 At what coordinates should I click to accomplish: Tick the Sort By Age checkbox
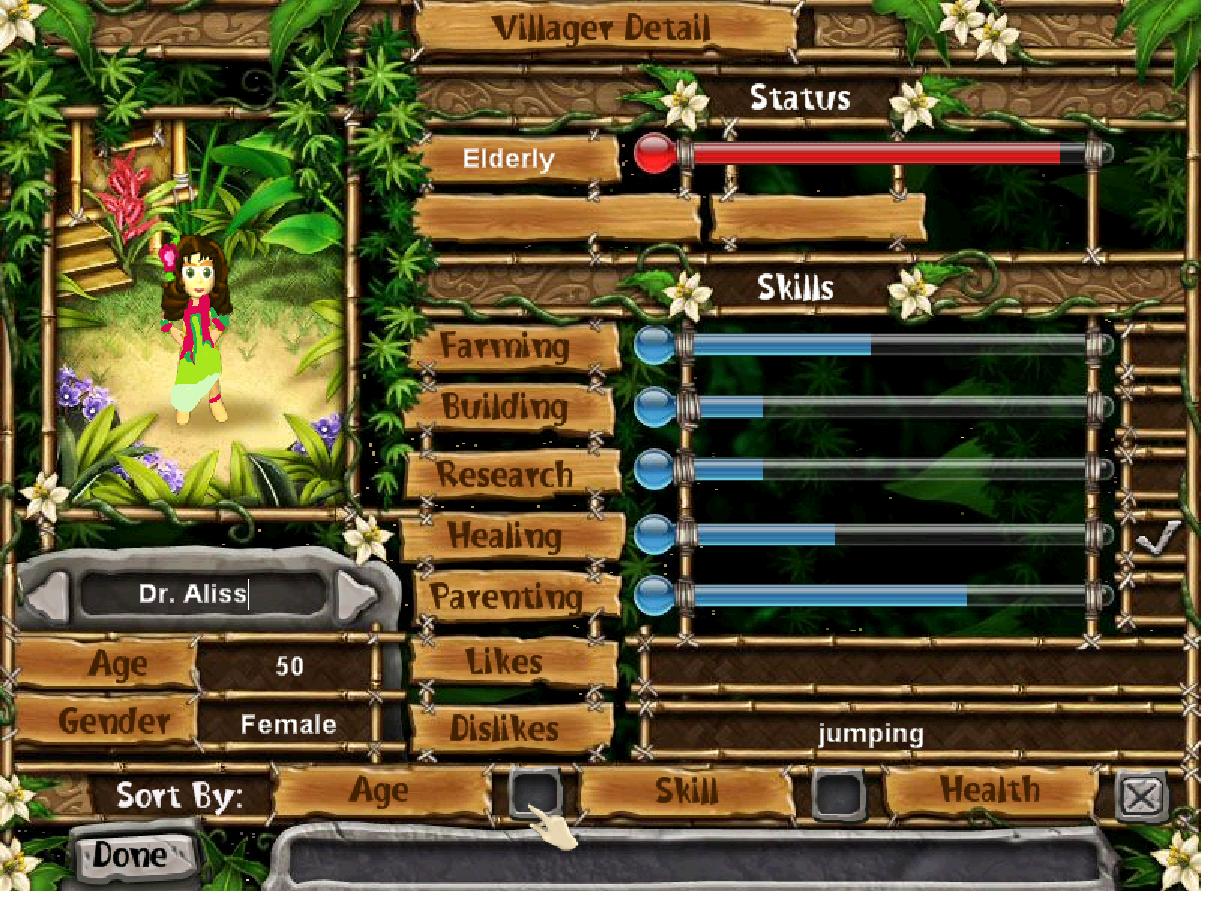[x=535, y=793]
